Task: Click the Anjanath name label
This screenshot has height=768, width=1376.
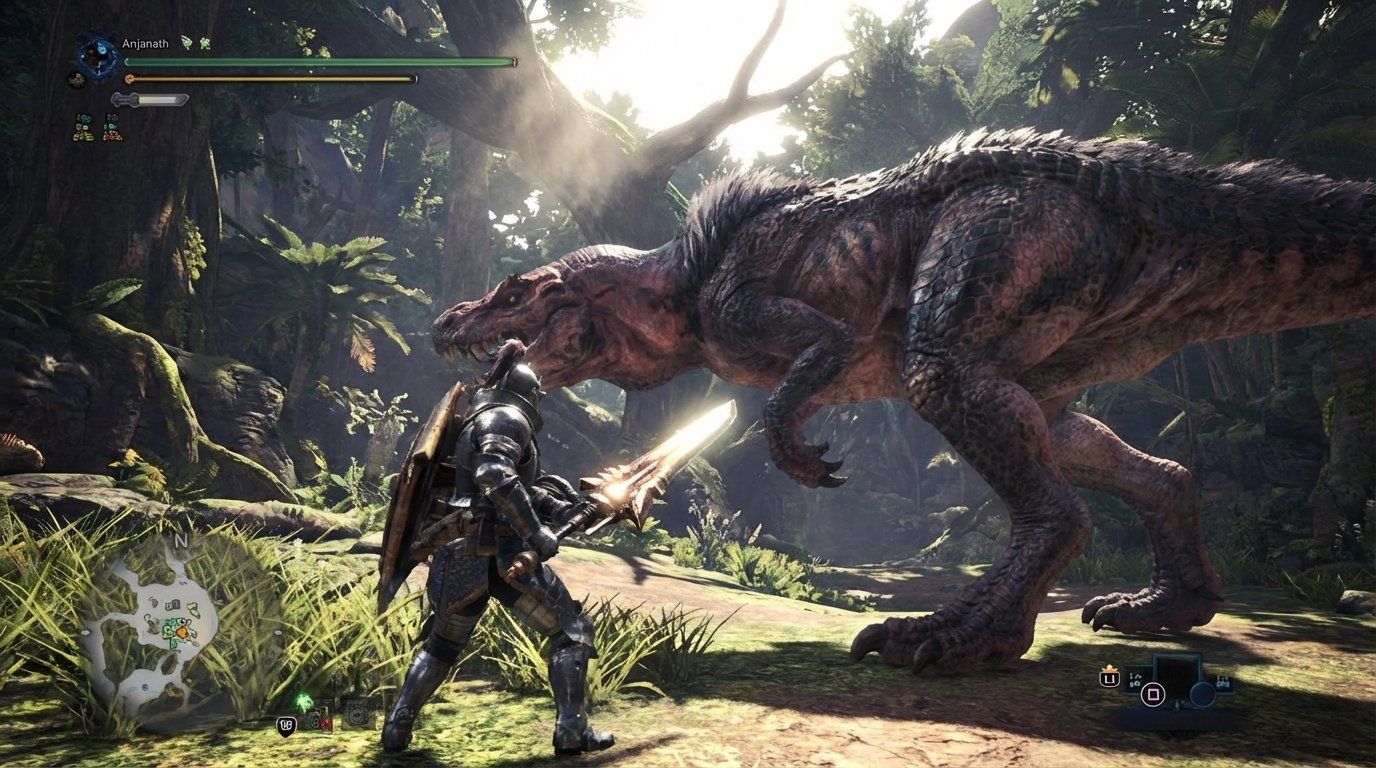Action: pos(146,43)
